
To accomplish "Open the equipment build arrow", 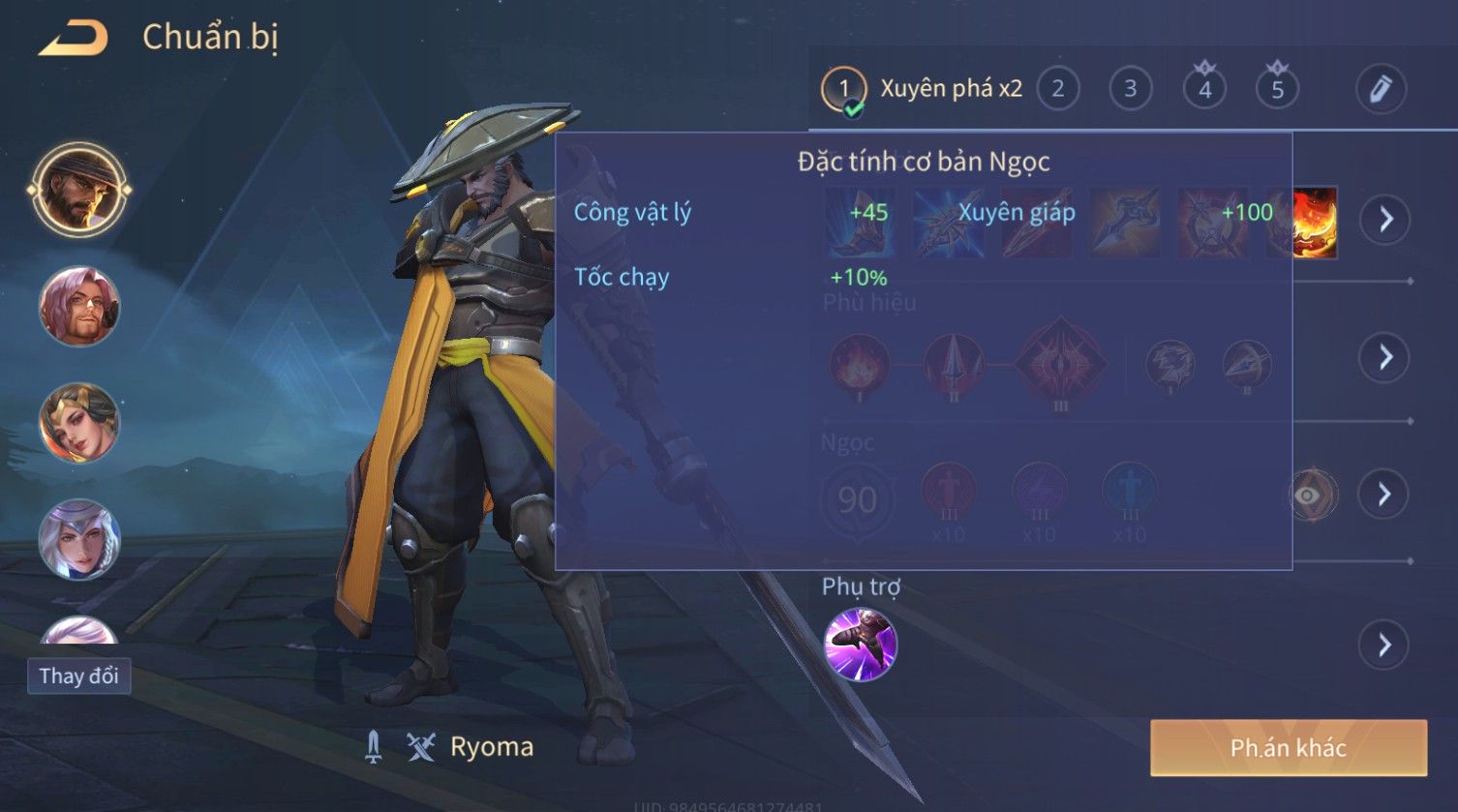I will coord(1385,220).
